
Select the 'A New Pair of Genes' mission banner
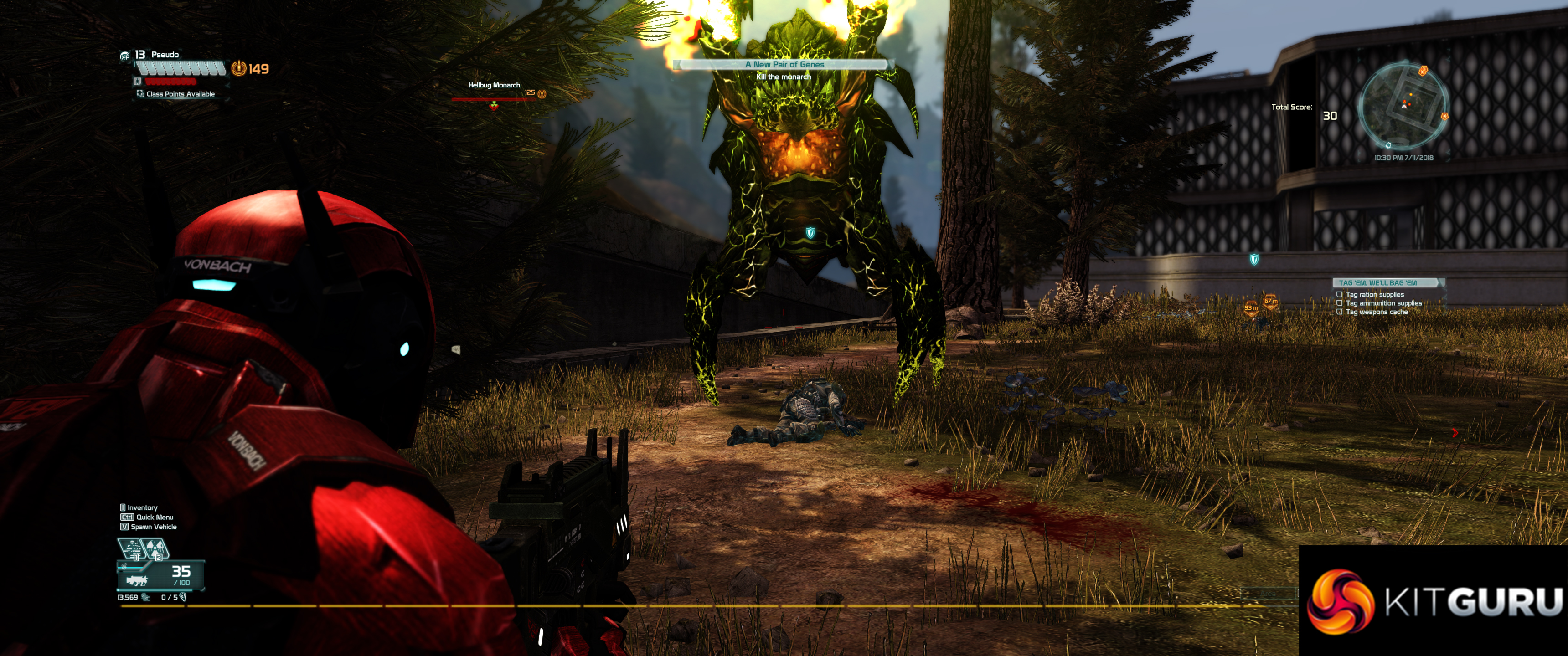click(784, 64)
